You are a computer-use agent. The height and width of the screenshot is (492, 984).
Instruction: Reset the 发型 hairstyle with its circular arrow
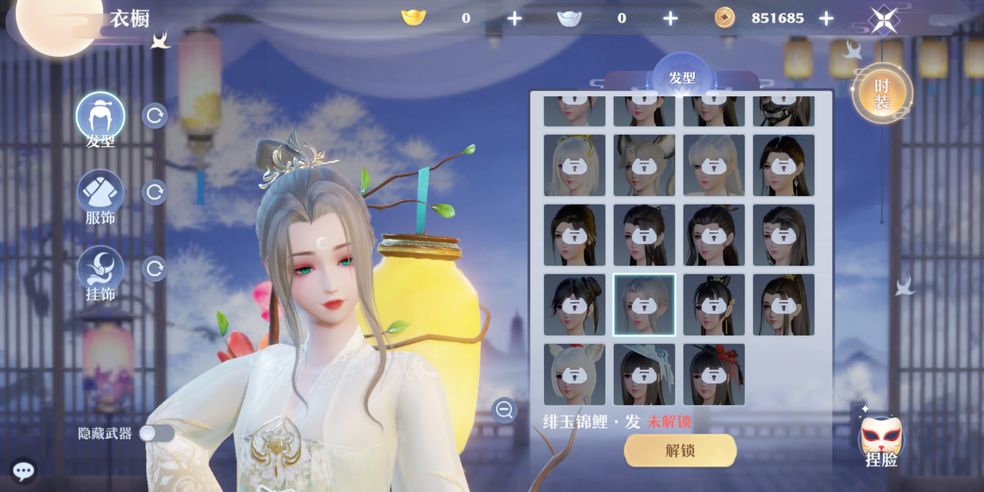(x=155, y=116)
